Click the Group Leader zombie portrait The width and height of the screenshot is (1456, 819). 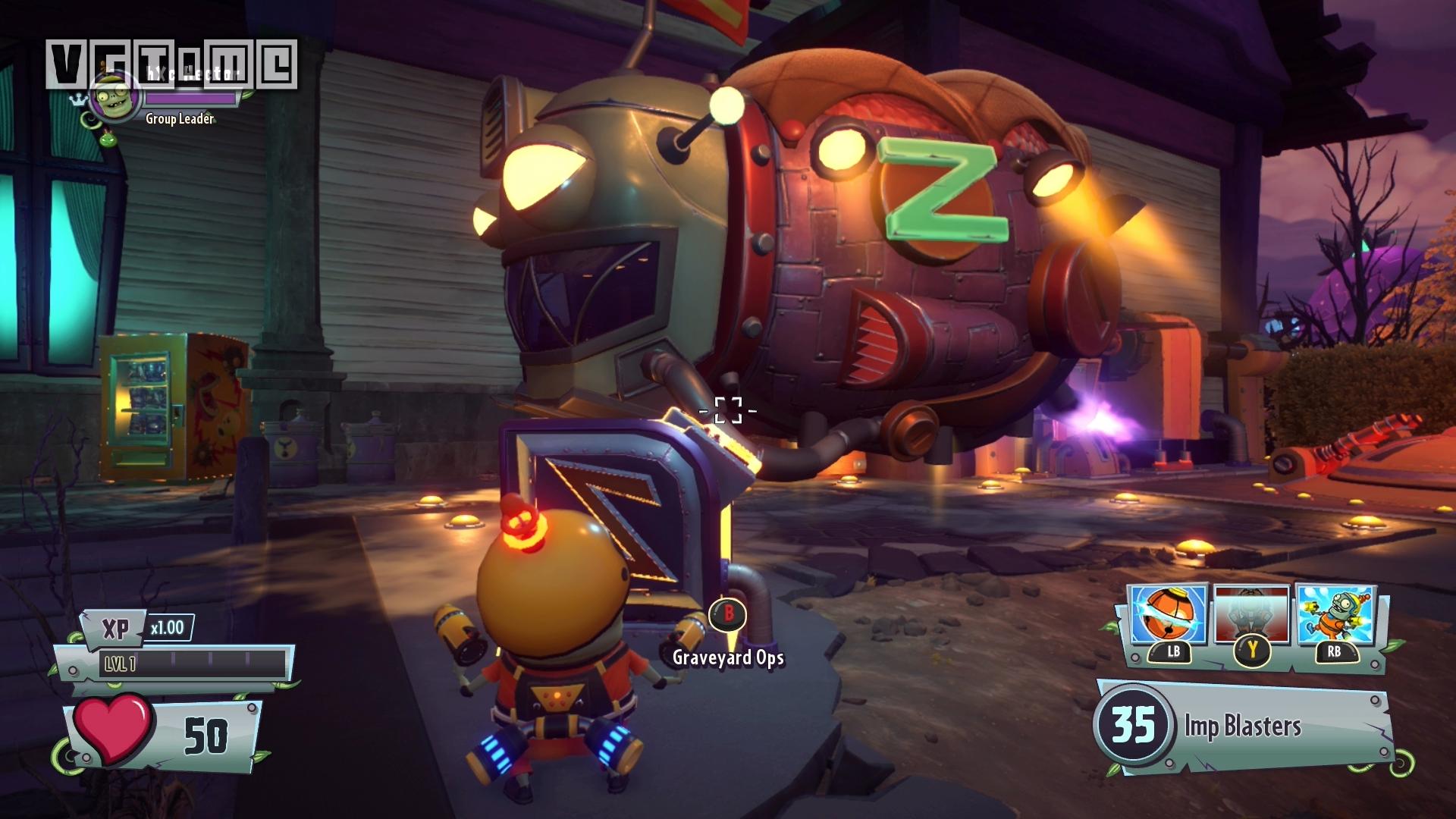(116, 99)
